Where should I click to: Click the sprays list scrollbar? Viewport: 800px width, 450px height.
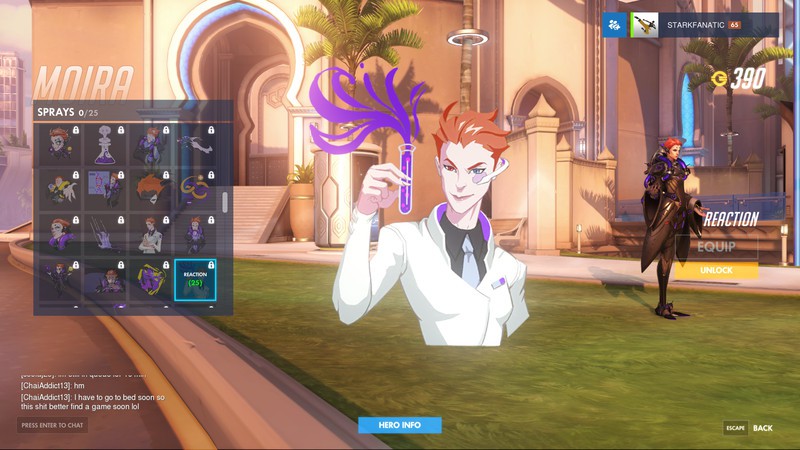(225, 202)
